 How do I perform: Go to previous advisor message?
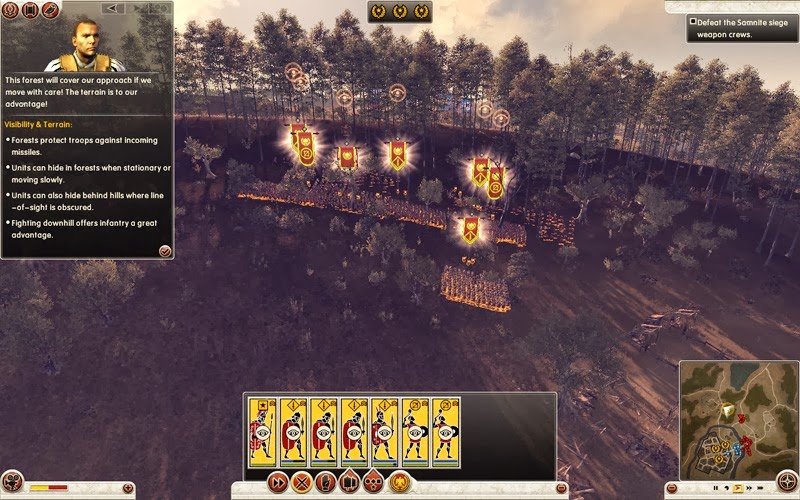(x=112, y=8)
